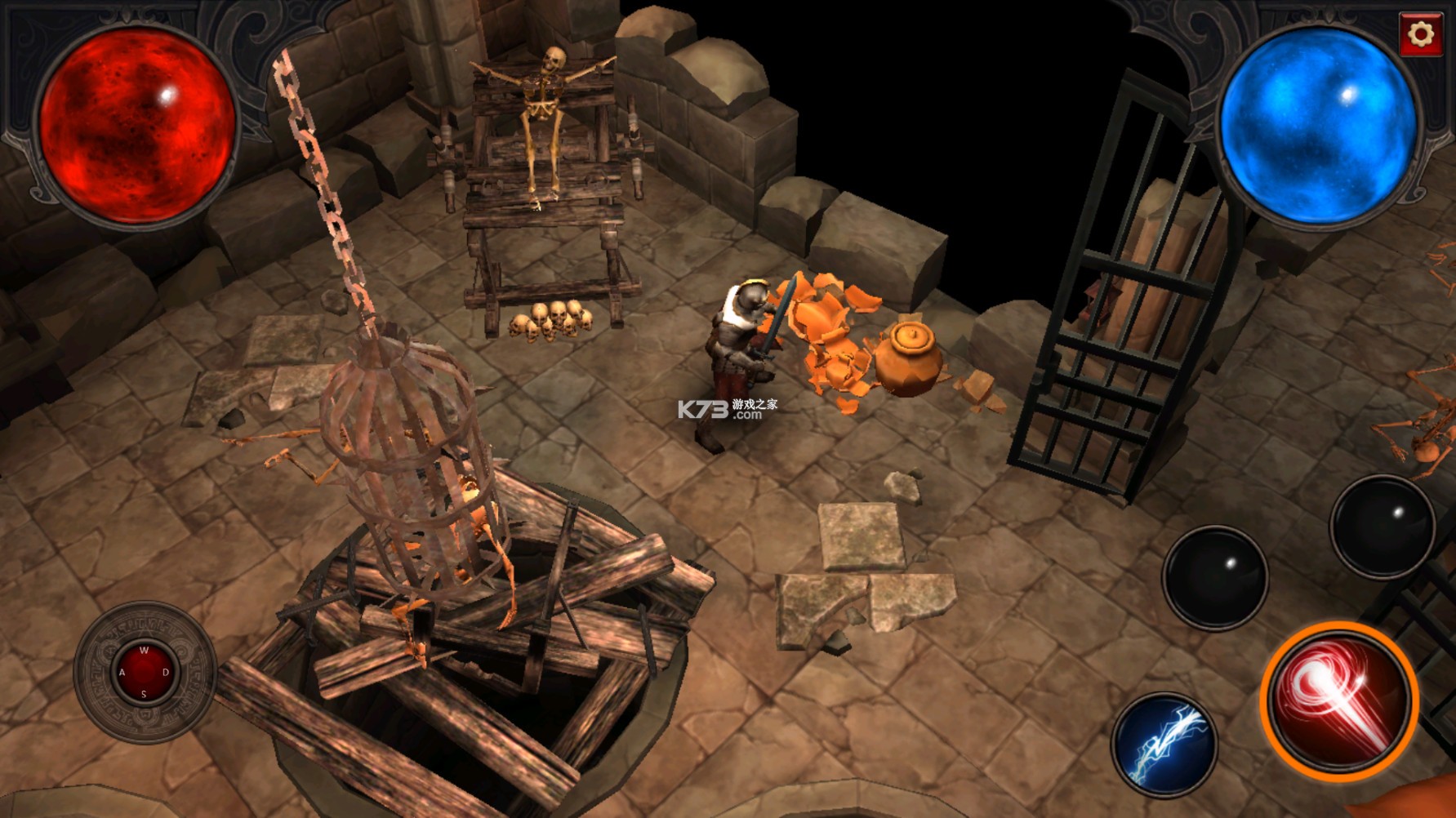Use the red swirl attack skill
The height and width of the screenshot is (818, 1456).
[x=1339, y=700]
